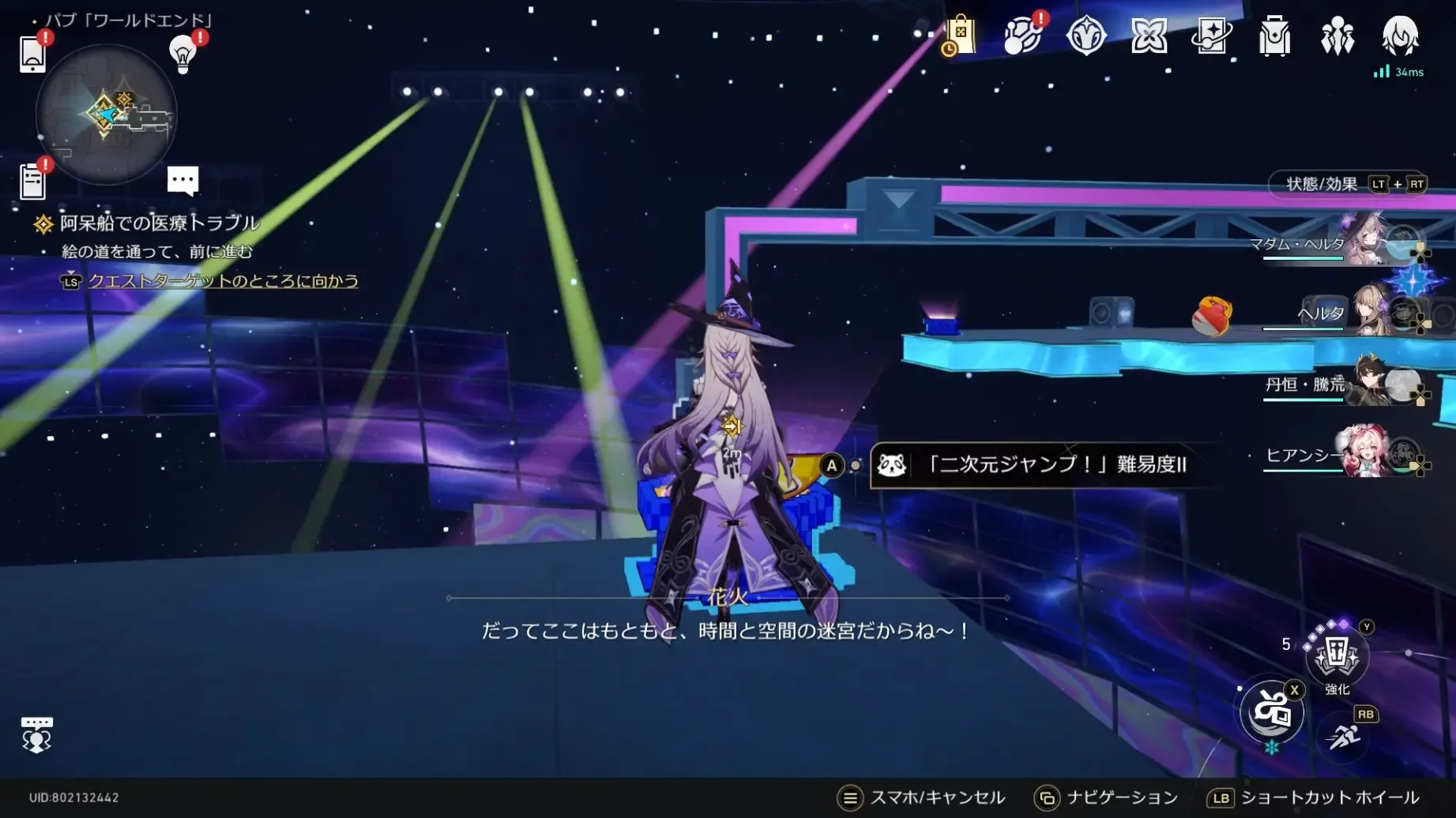Open the smartphone icon near the minimap
The height and width of the screenshot is (818, 1456).
32,55
